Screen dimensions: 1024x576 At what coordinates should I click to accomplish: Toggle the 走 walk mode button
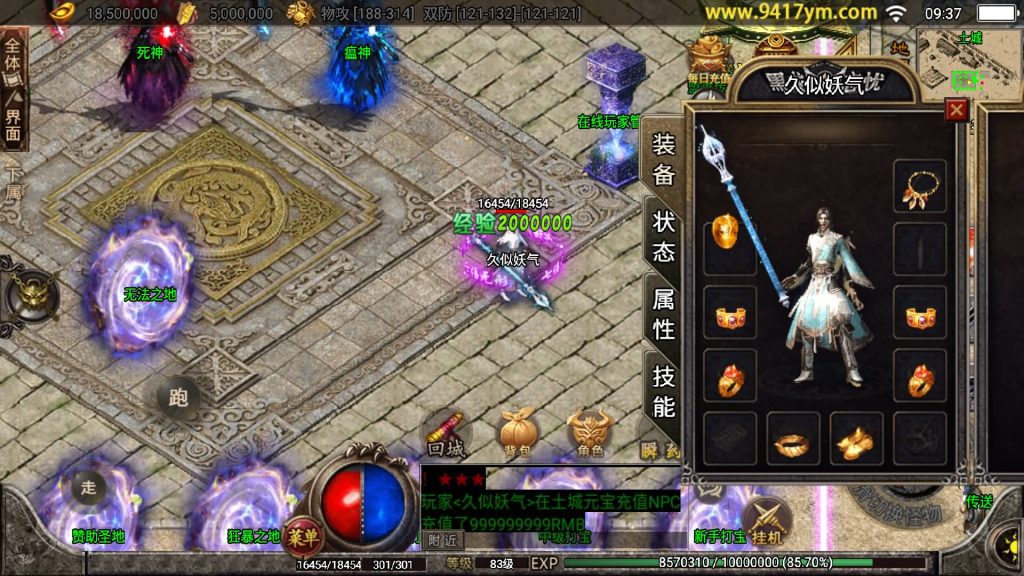88,488
